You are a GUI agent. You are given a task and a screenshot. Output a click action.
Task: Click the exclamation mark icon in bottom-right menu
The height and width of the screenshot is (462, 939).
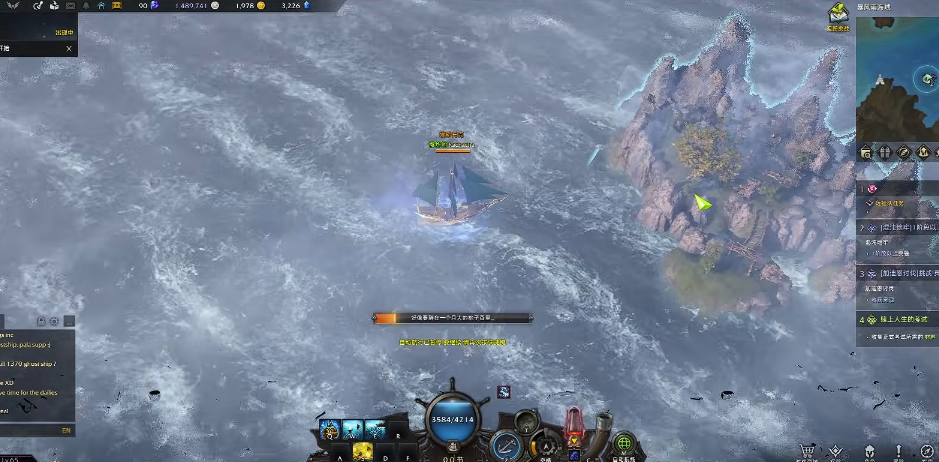[899, 452]
